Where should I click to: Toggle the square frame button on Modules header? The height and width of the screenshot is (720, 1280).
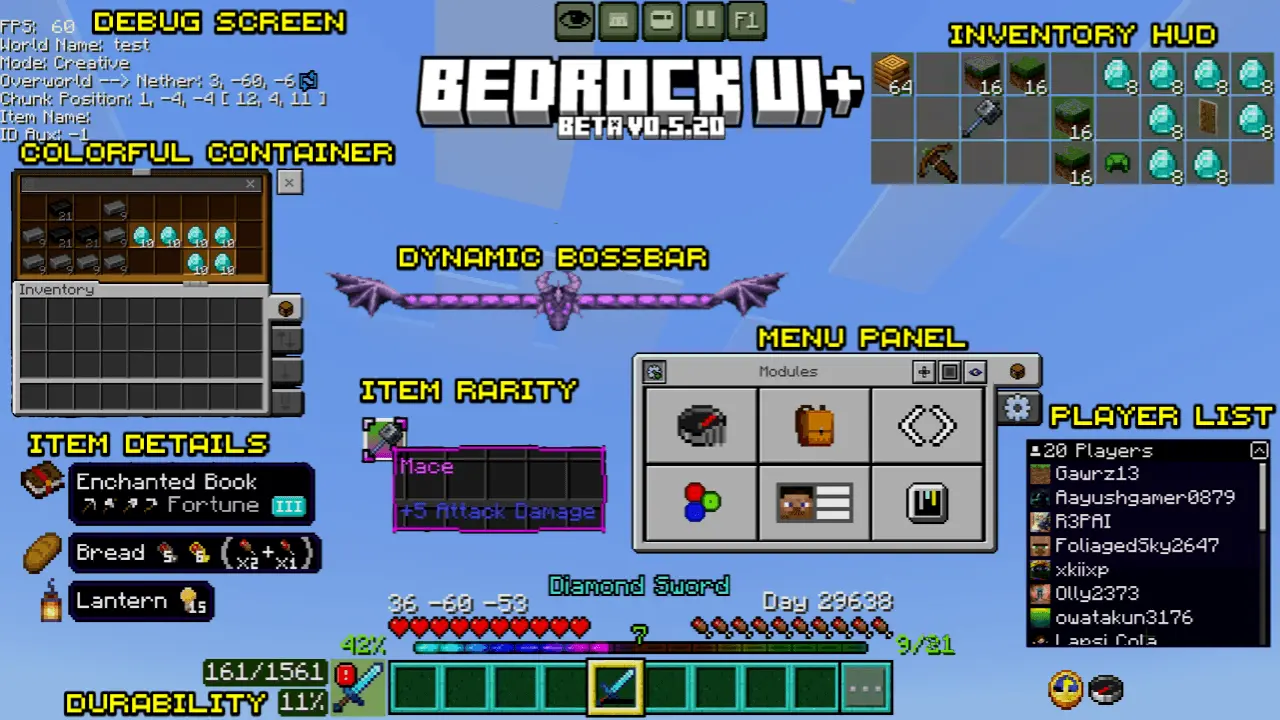949,371
